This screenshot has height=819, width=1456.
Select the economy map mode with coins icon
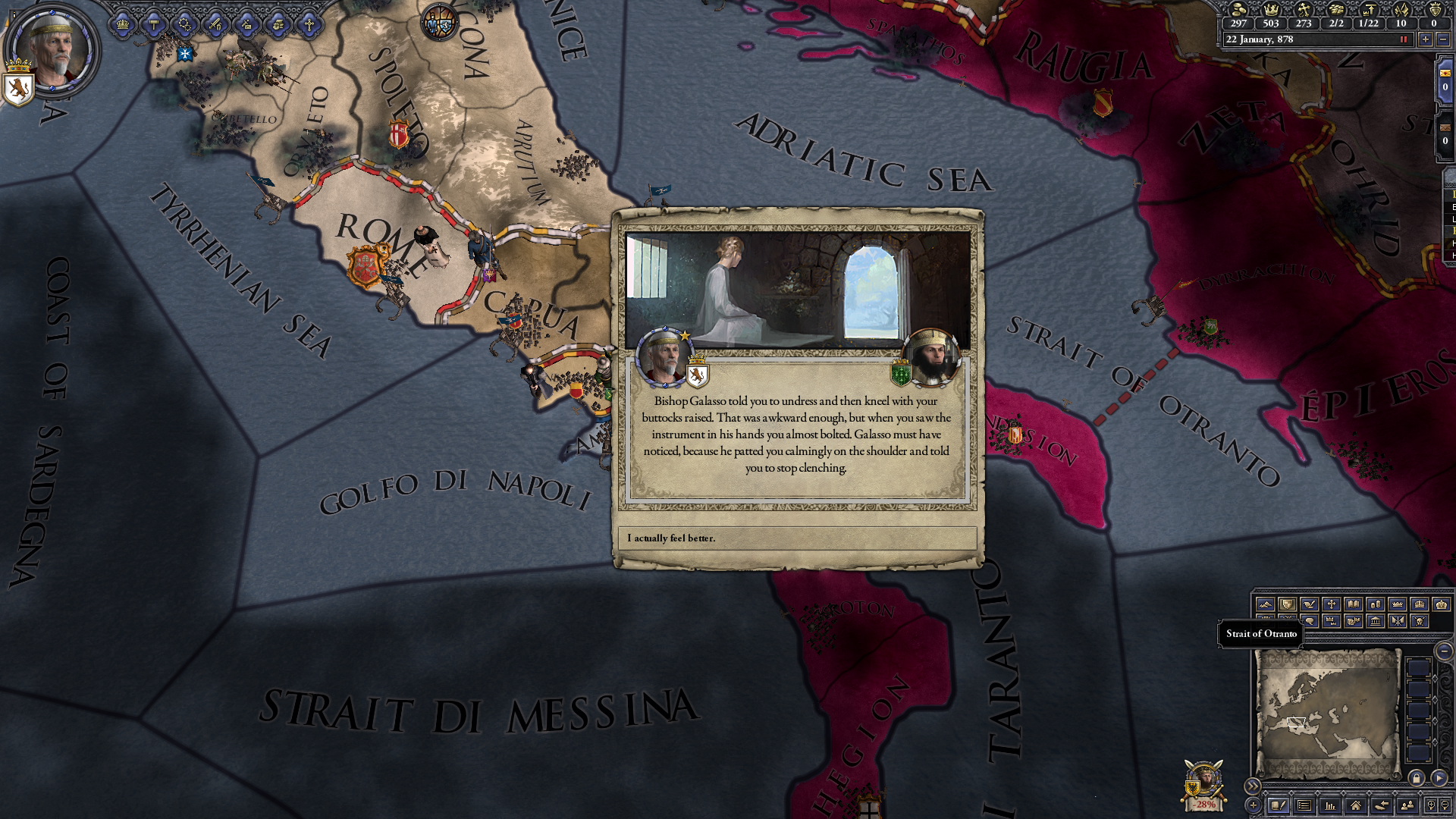[1376, 604]
